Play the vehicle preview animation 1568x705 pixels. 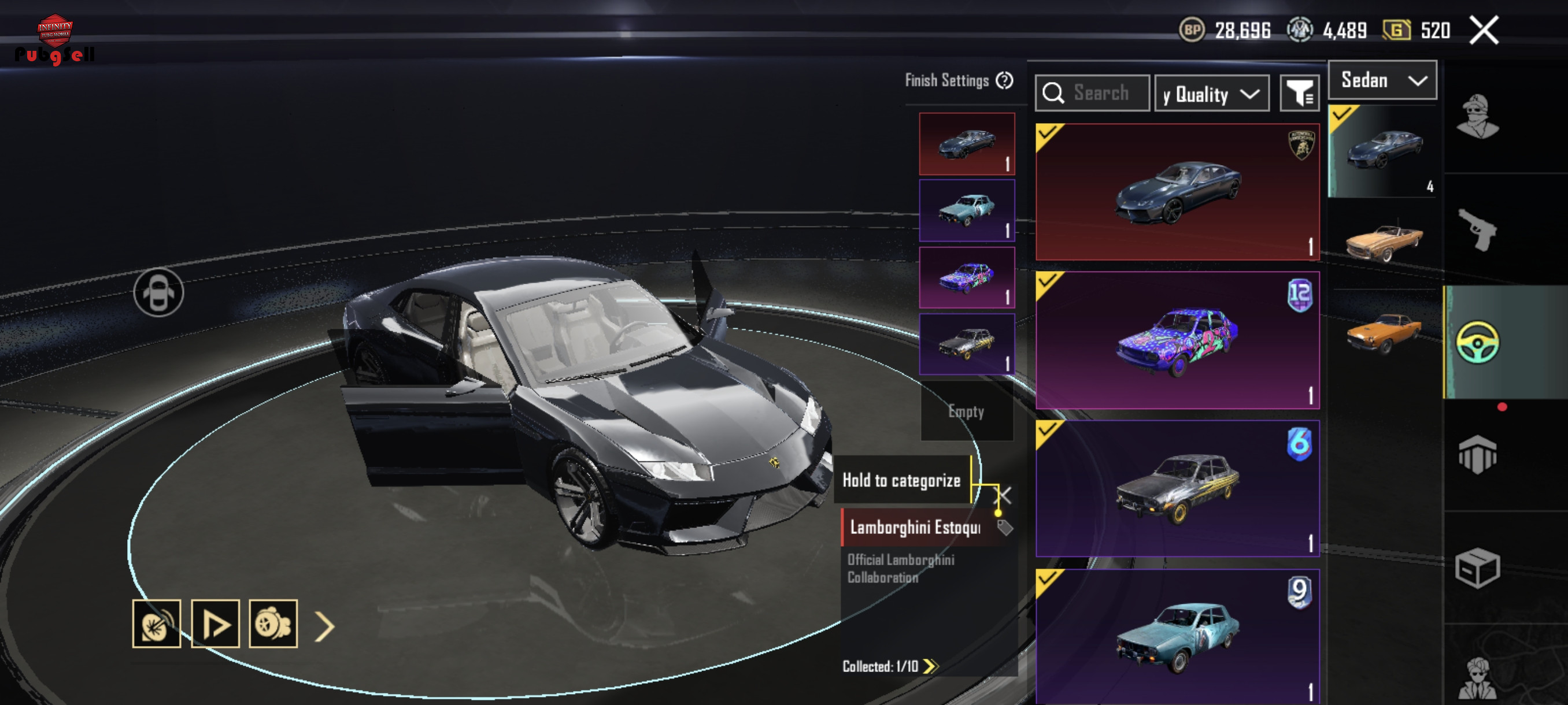[x=216, y=624]
